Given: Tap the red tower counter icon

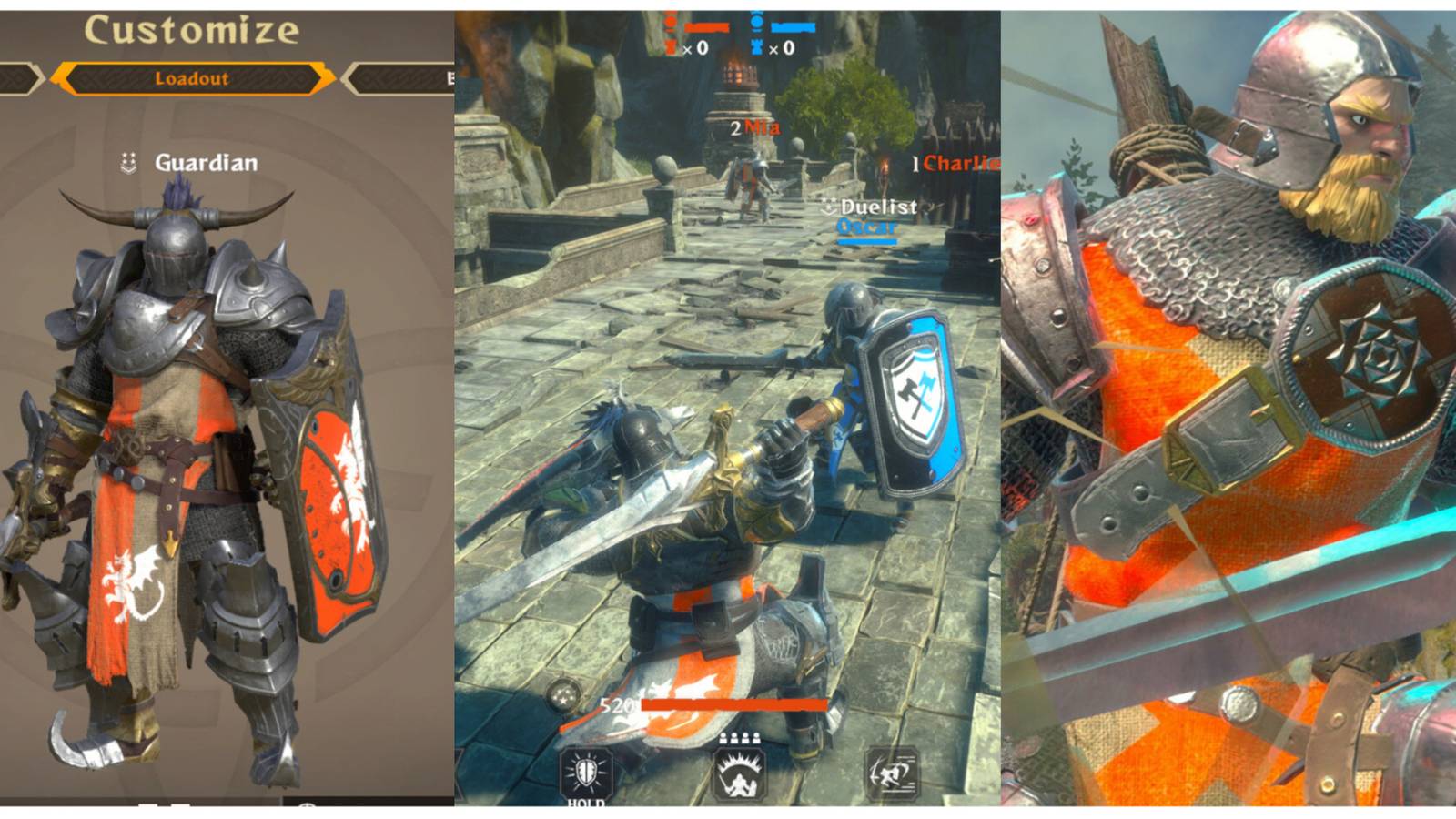Looking at the screenshot, I should 672,47.
